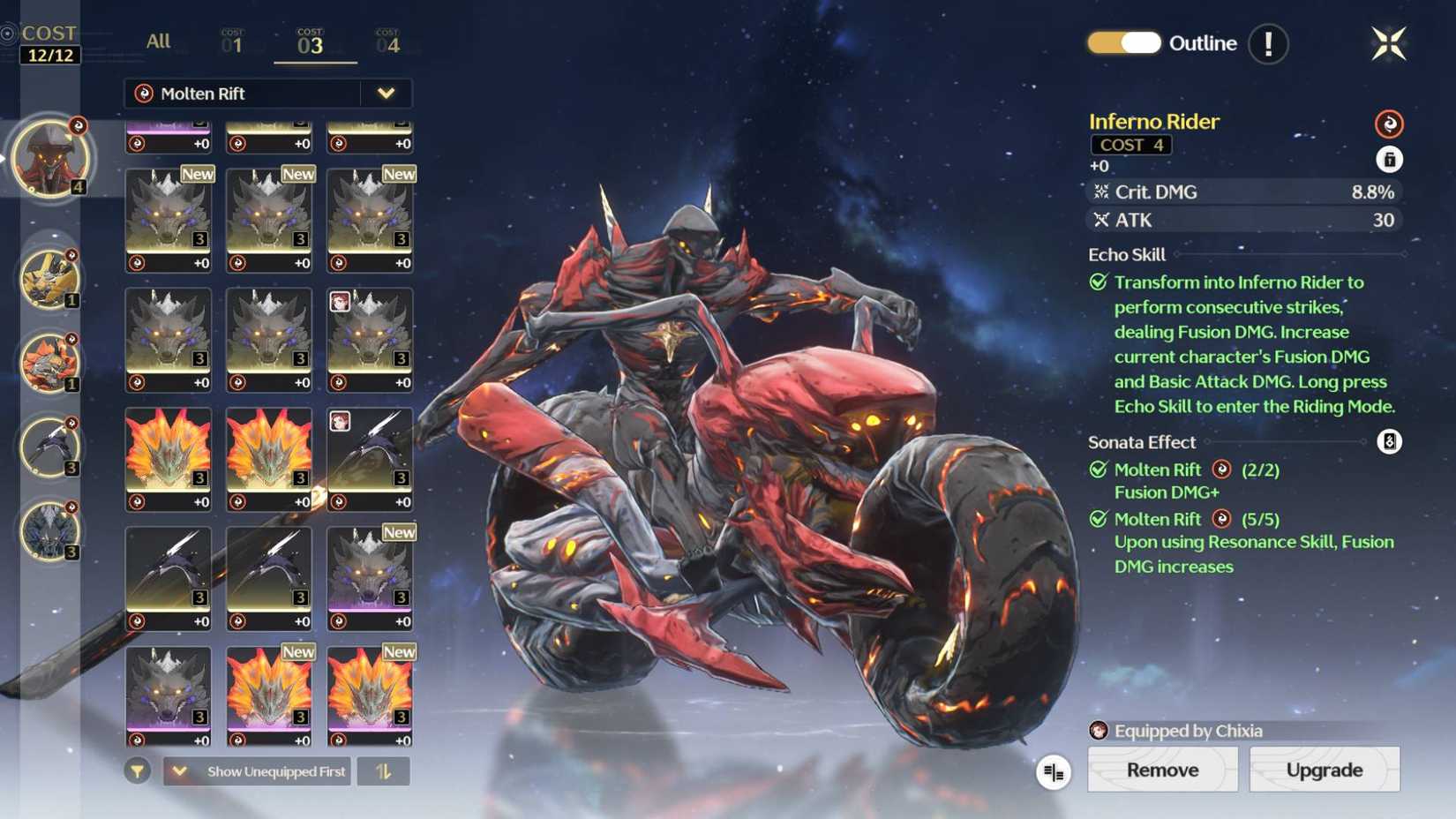This screenshot has width=1456, height=819.
Task: Select the Inferno Rider portrait in the left sidebar
Action: pos(50,159)
